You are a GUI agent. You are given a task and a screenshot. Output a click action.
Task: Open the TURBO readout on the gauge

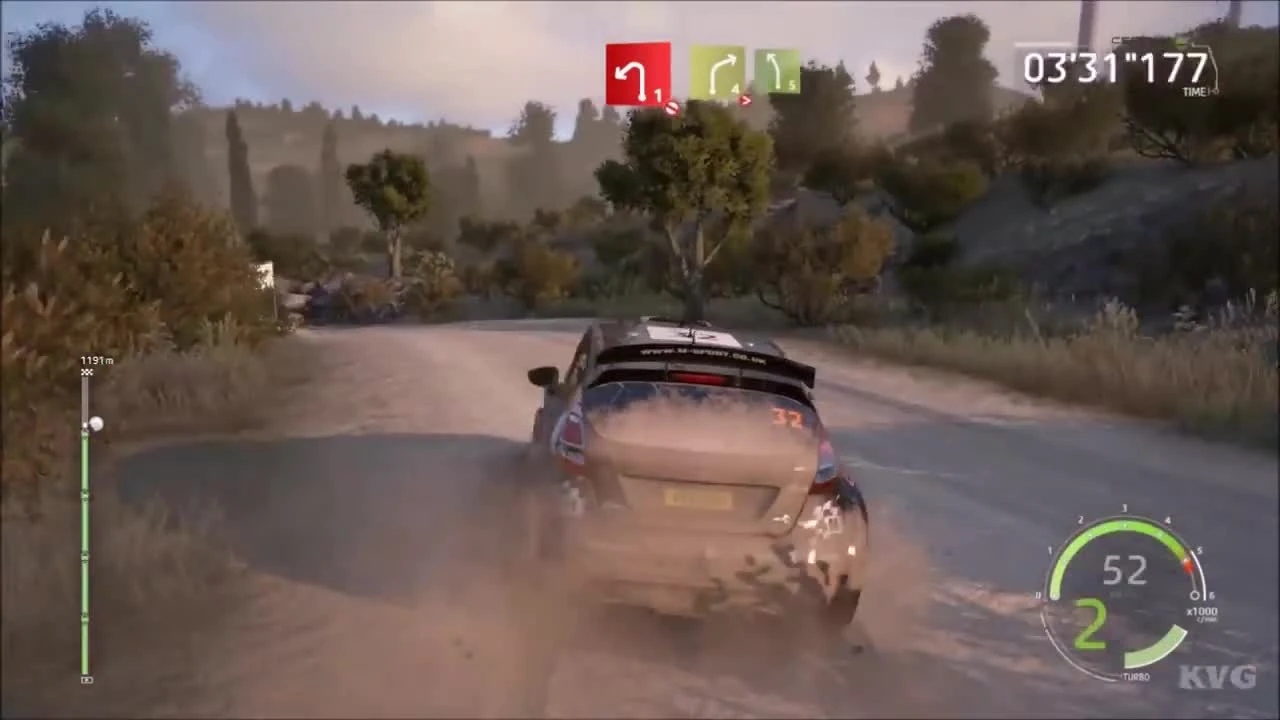coord(1137,675)
